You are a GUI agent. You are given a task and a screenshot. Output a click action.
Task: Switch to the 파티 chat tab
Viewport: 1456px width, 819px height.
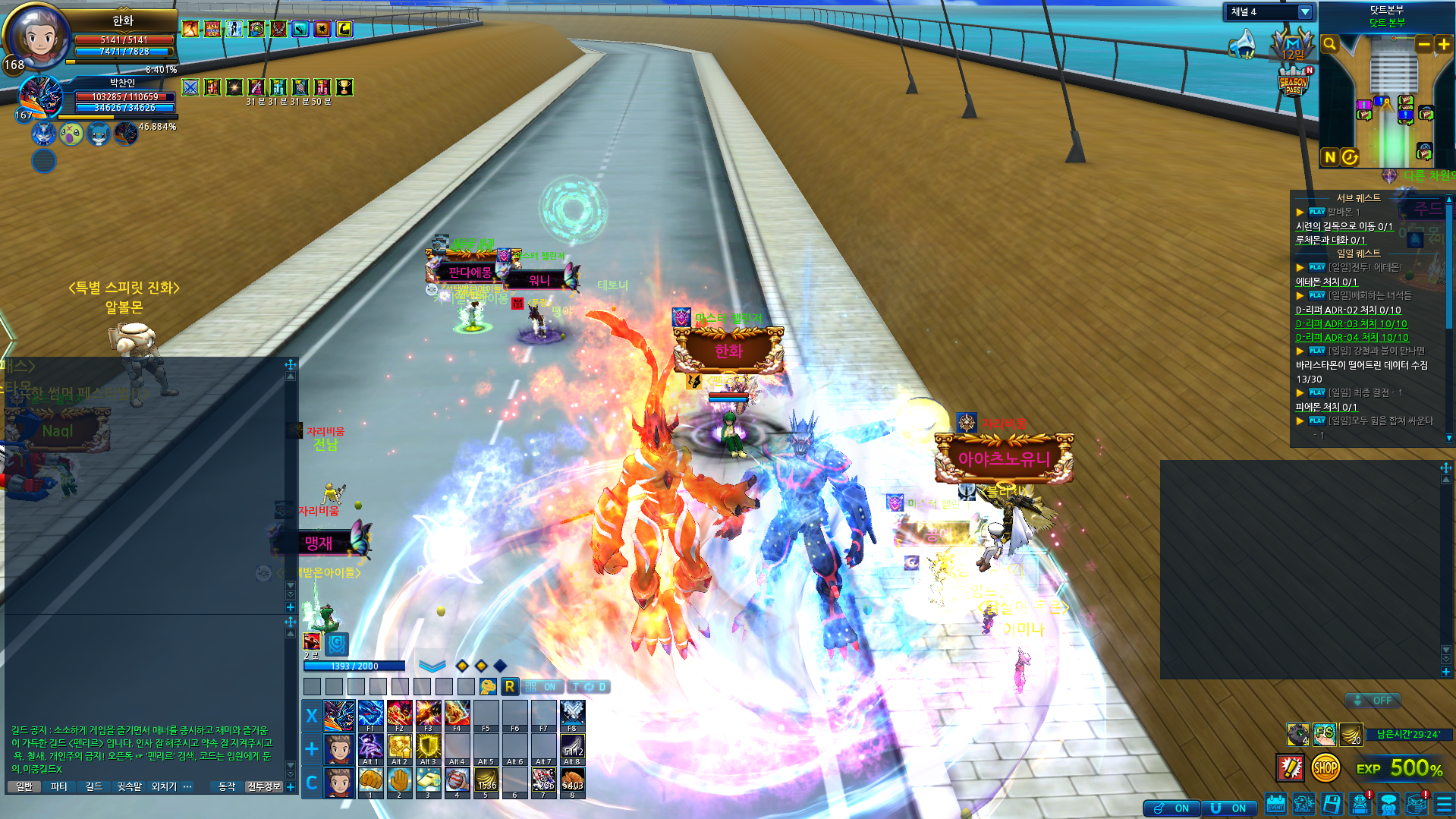point(58,786)
